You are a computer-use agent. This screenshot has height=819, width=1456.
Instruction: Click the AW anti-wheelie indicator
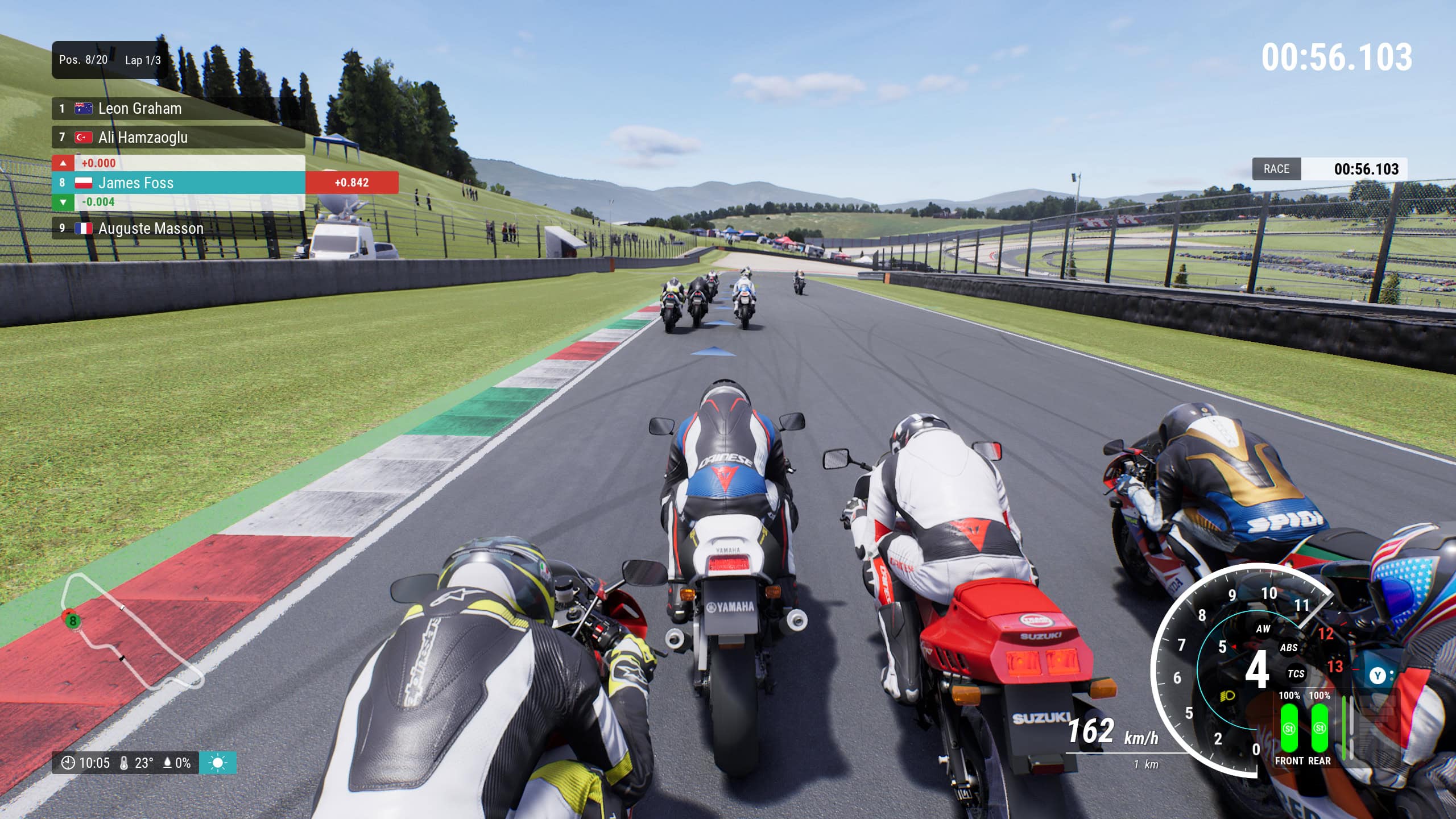(x=1263, y=628)
